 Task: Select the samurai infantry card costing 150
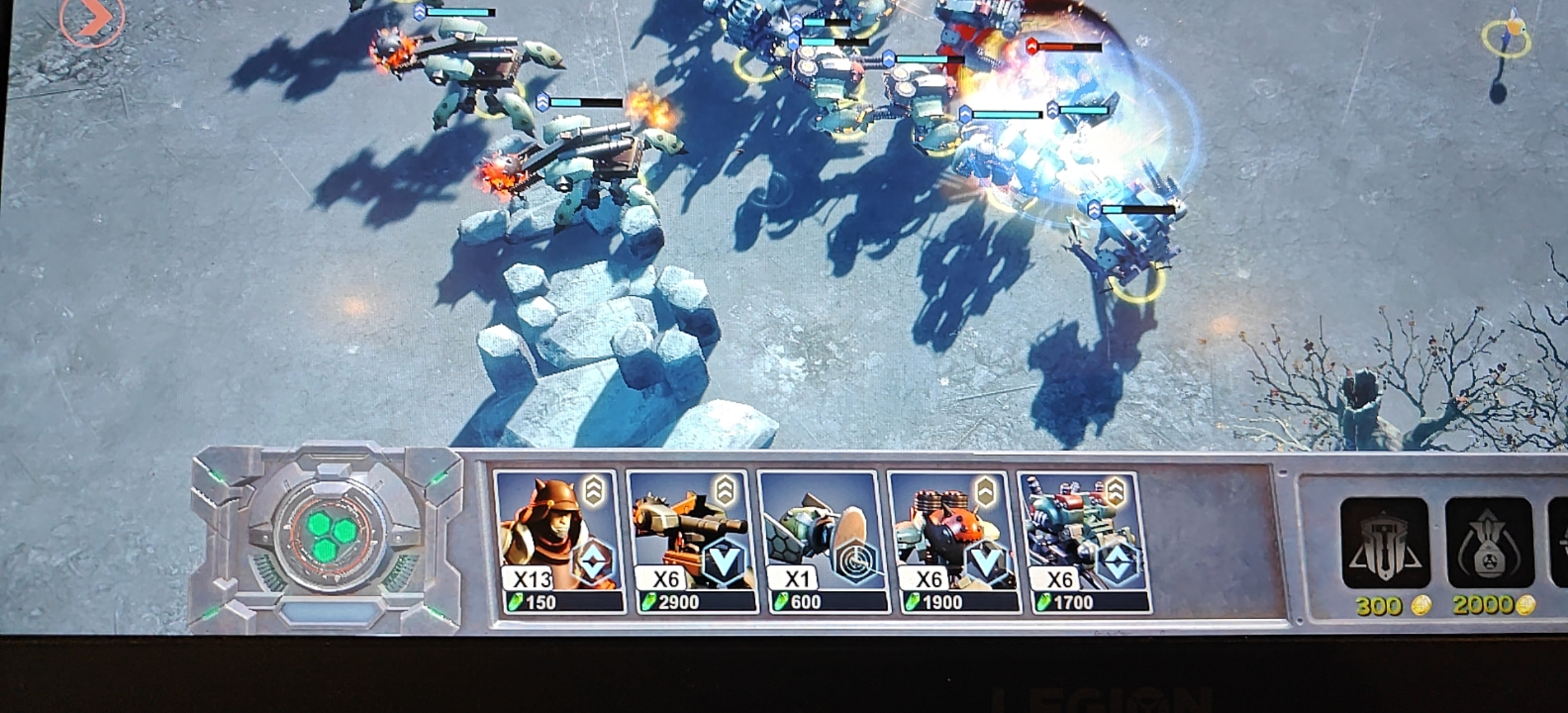(x=559, y=541)
